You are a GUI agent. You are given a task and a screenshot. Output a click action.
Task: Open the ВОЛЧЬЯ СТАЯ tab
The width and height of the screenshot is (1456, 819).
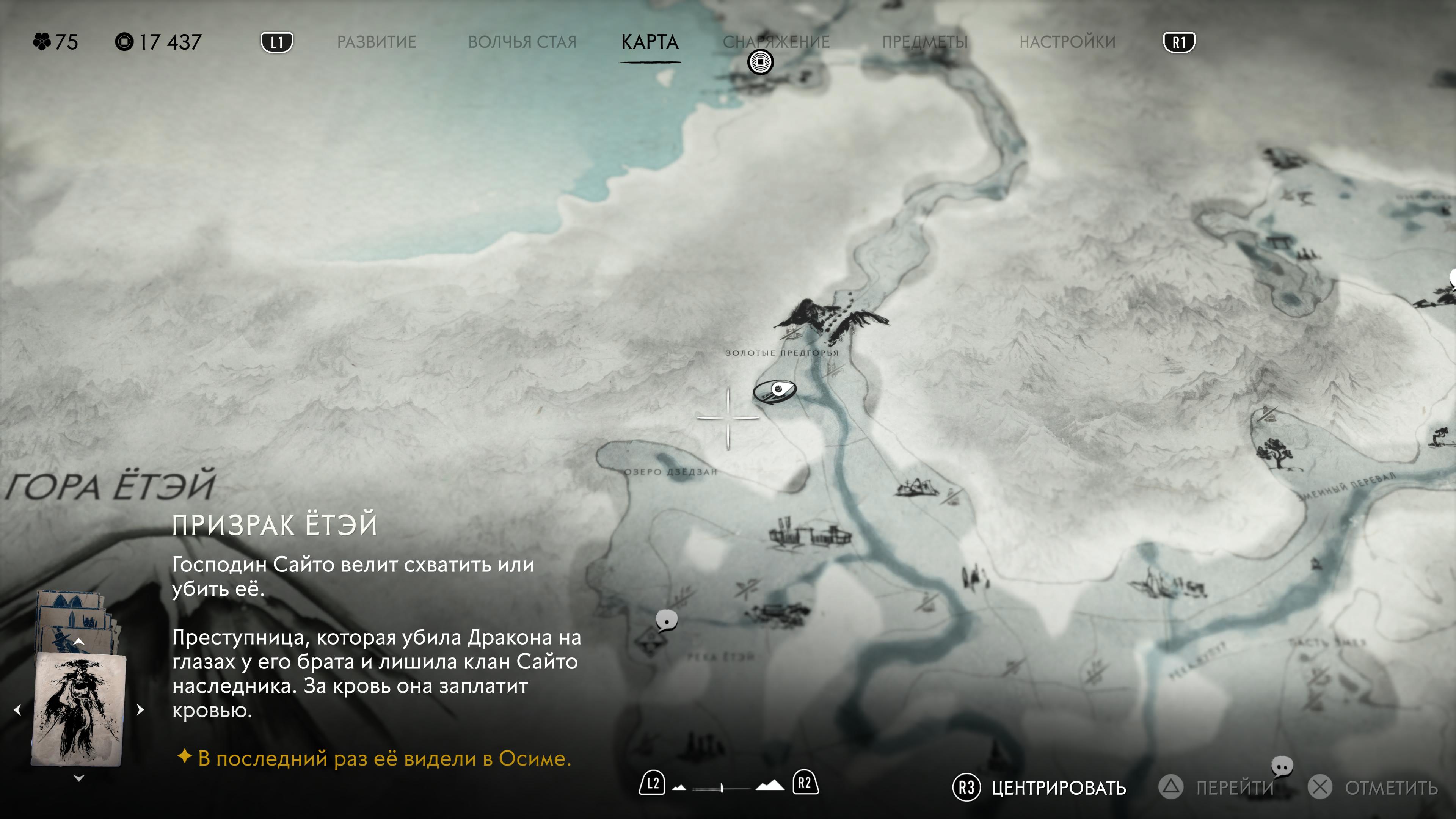click(522, 42)
